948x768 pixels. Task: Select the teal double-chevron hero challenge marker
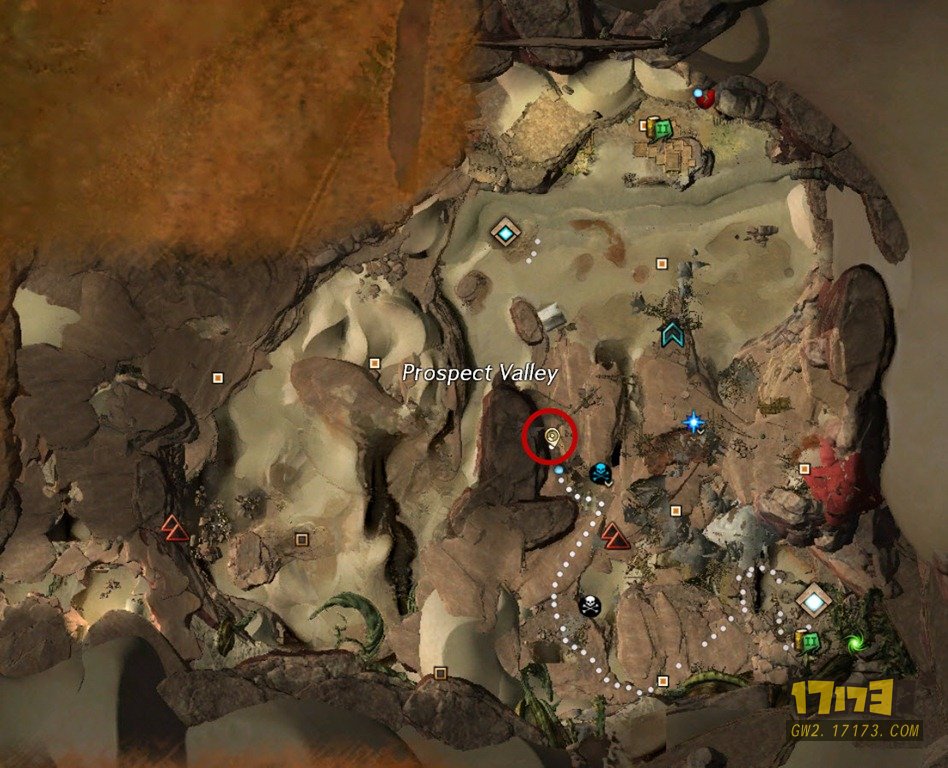673,333
